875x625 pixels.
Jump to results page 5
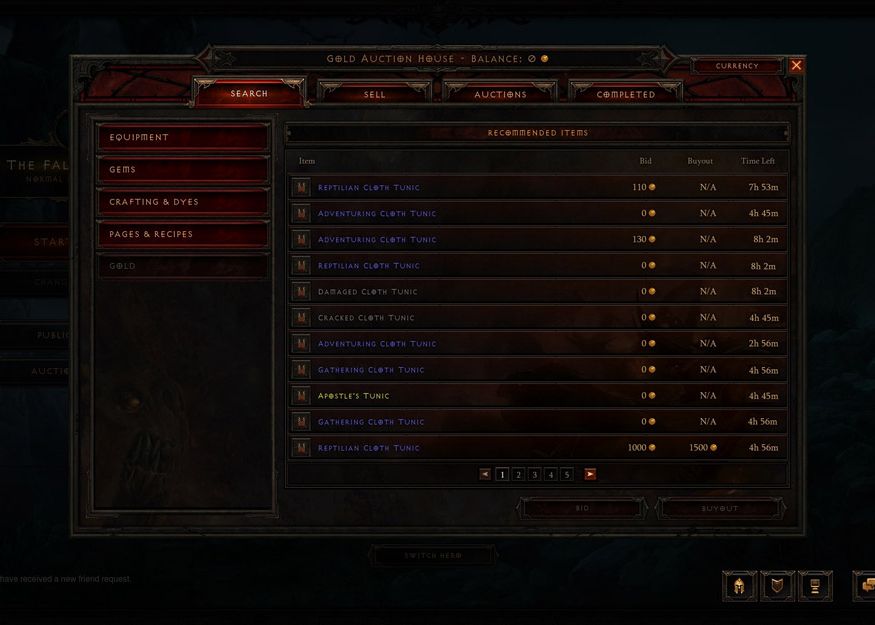coord(566,475)
